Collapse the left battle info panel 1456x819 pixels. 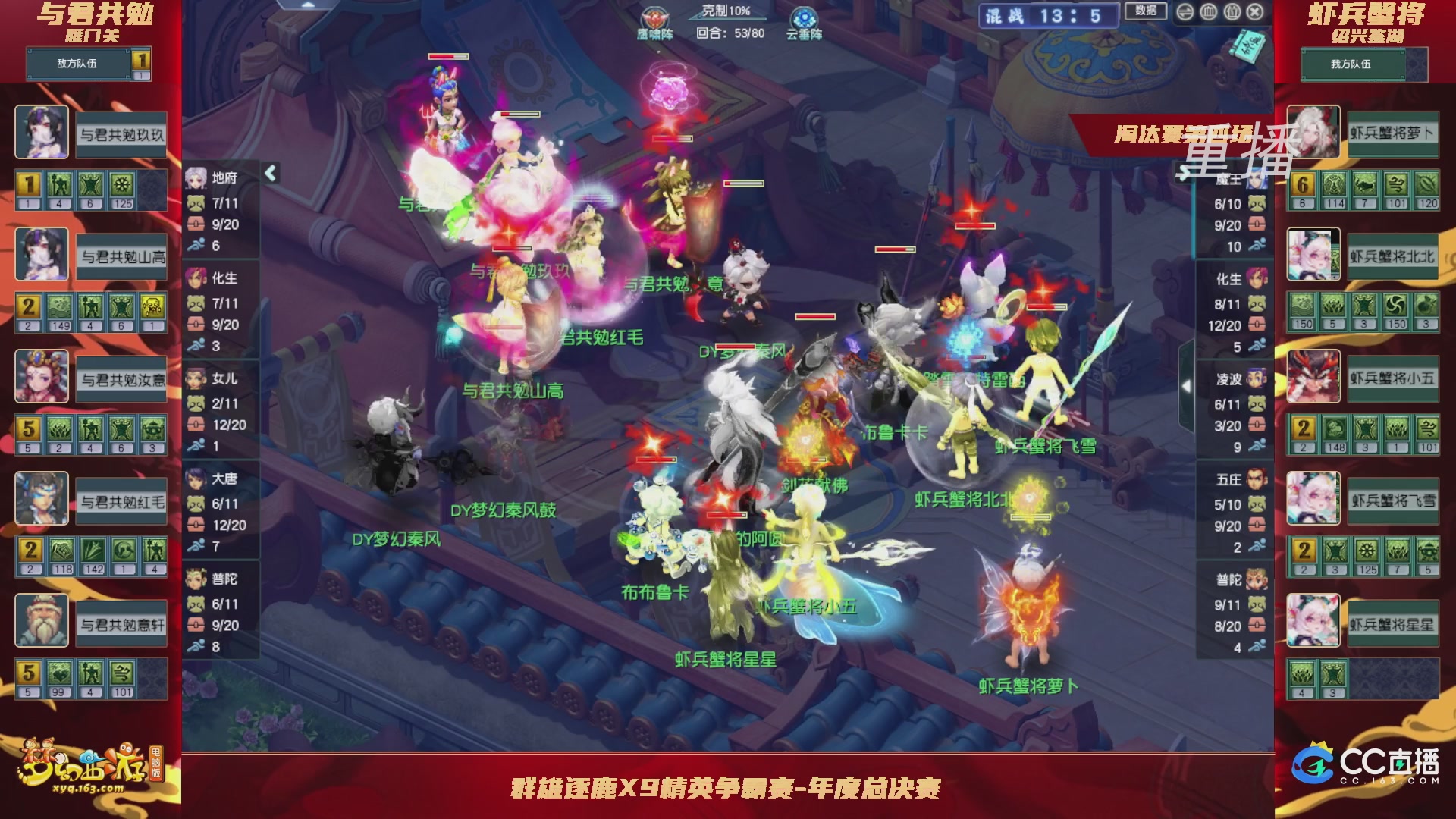(x=269, y=172)
